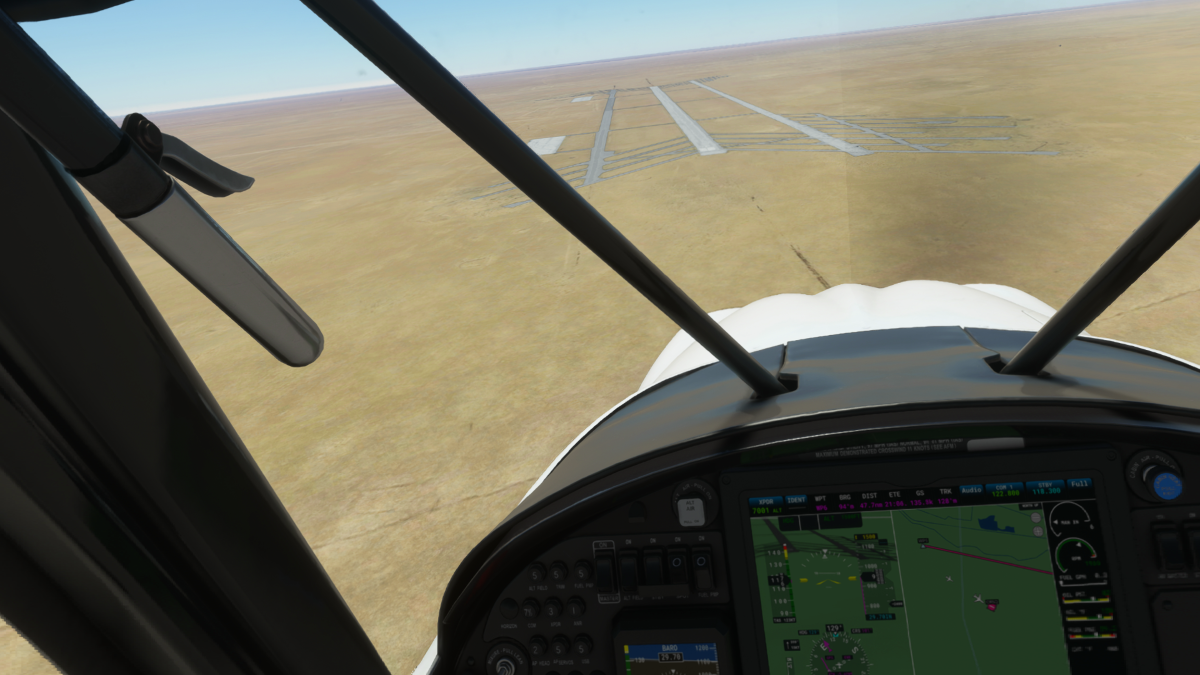Tap the XPDR transponder button on the display

[x=765, y=503]
